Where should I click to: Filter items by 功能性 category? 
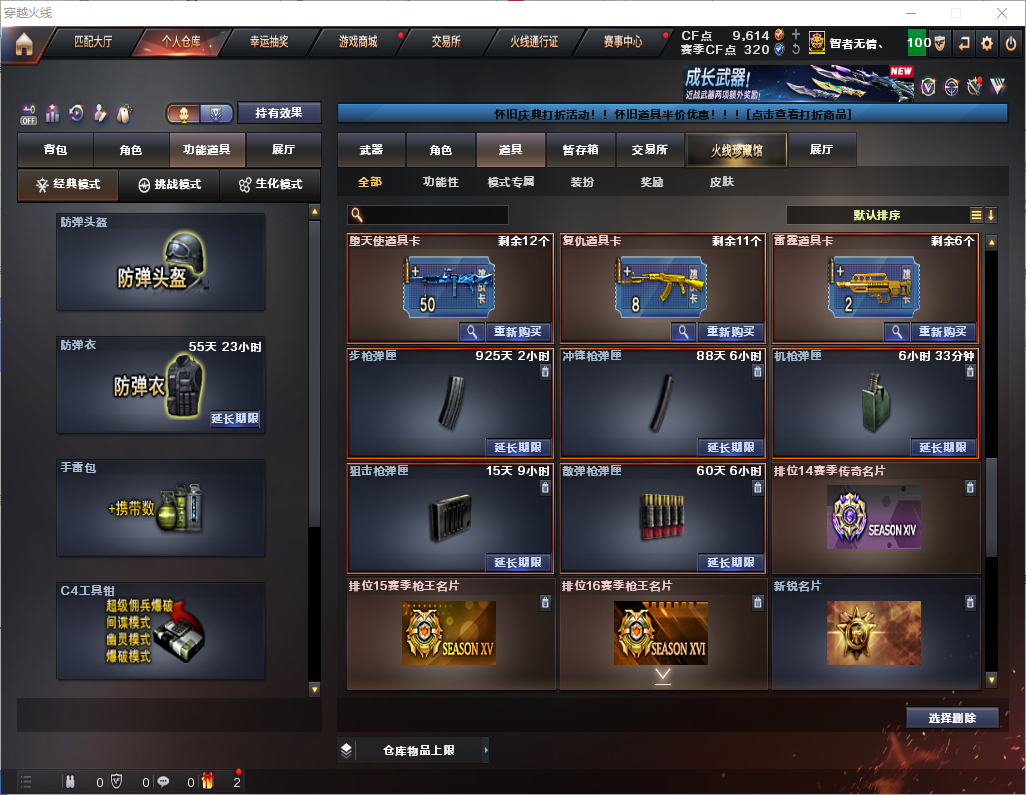pos(440,182)
